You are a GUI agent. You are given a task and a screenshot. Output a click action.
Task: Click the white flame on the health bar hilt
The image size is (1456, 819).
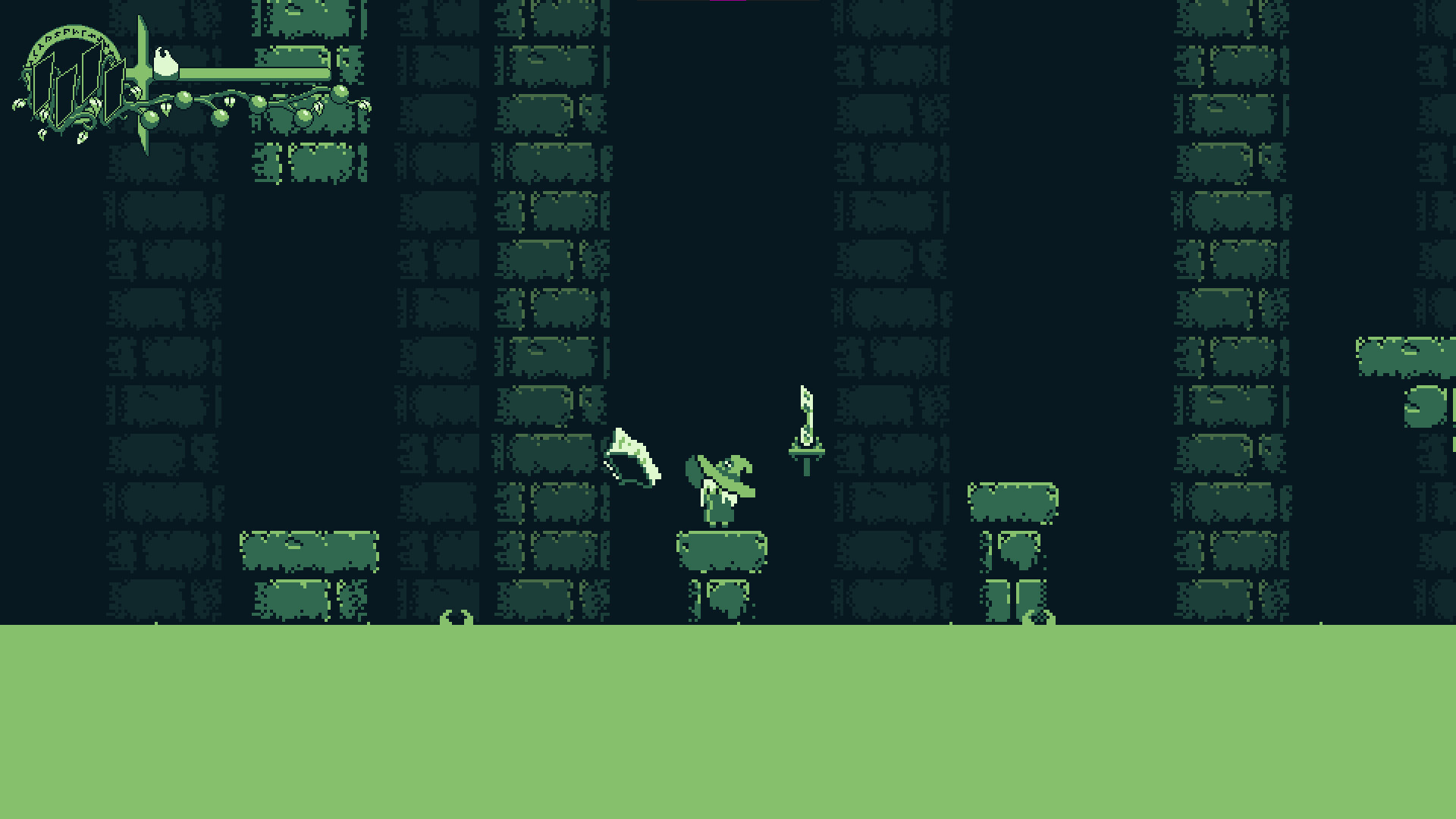tap(165, 64)
